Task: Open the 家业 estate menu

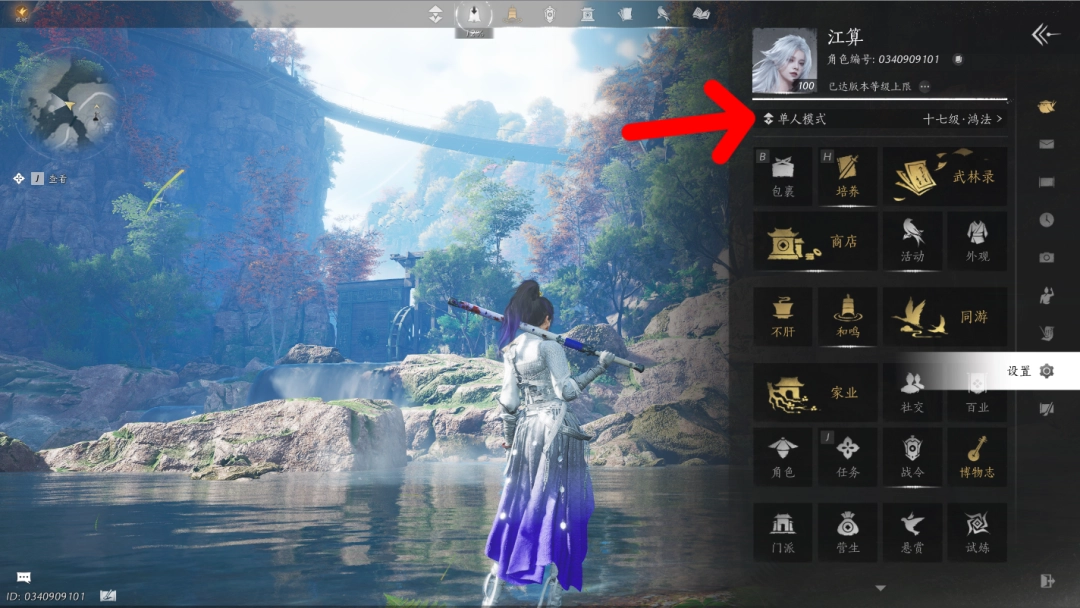Action: [x=815, y=393]
